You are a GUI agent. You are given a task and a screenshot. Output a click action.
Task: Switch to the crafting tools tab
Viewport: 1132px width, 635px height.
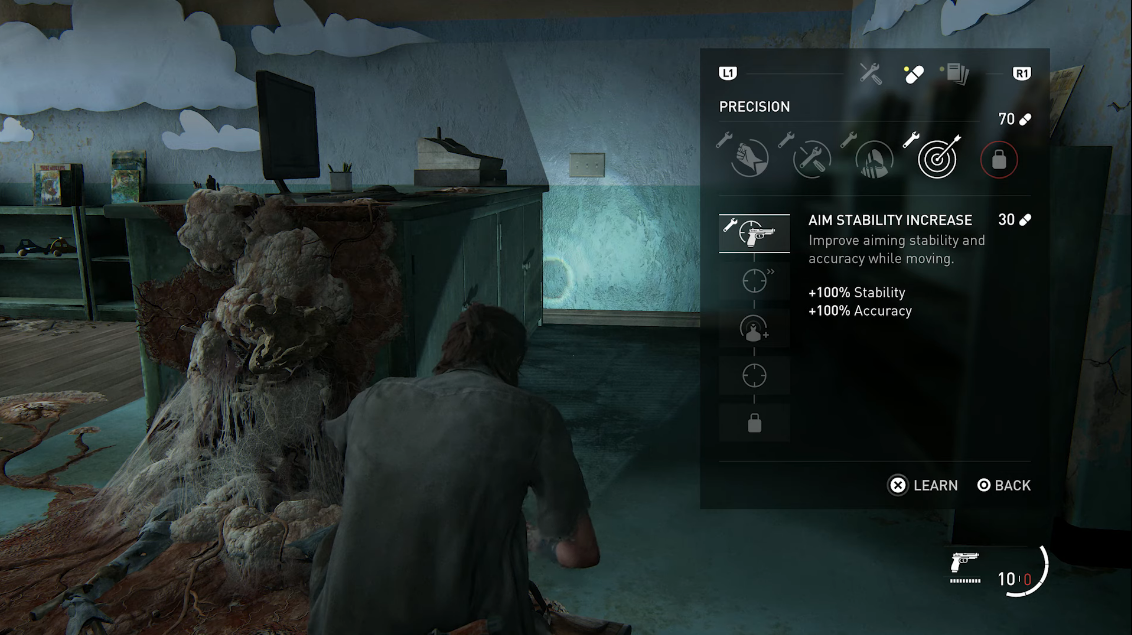click(x=870, y=73)
